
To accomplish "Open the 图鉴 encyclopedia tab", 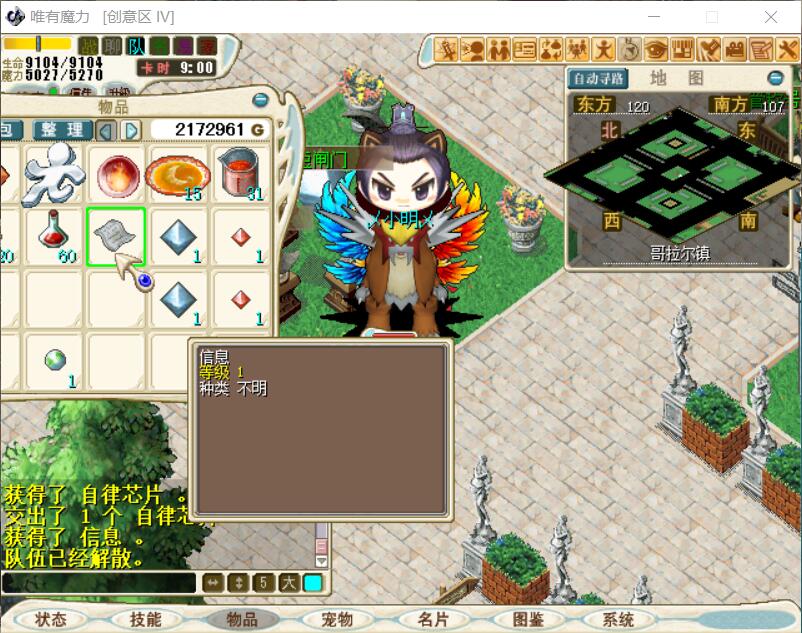I will (x=528, y=619).
